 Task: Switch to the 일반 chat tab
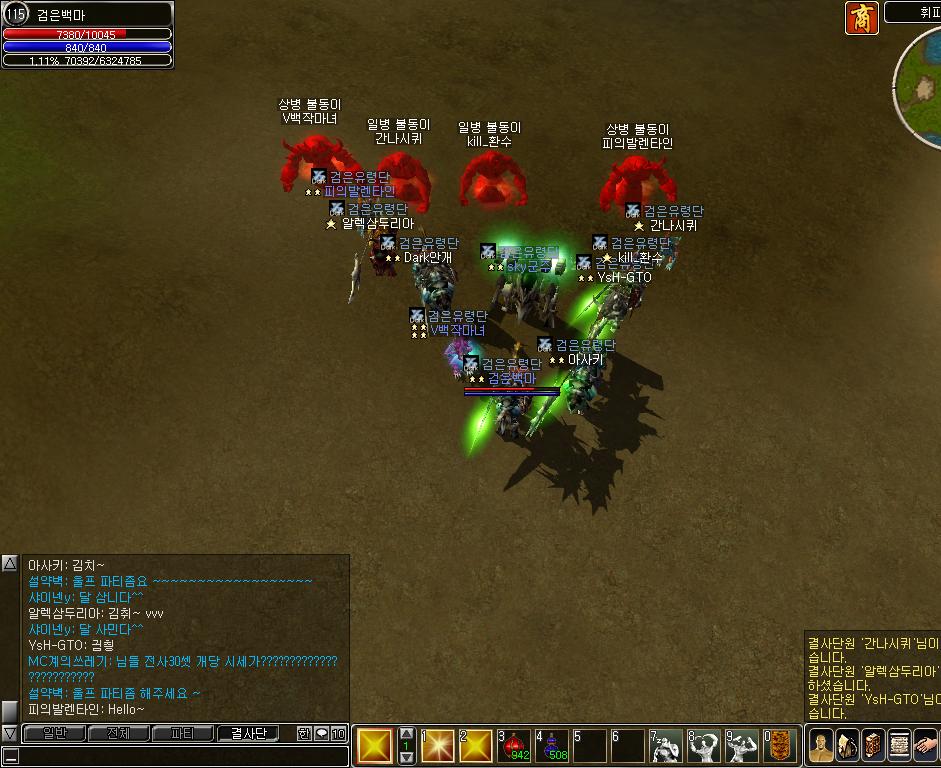click(54, 734)
